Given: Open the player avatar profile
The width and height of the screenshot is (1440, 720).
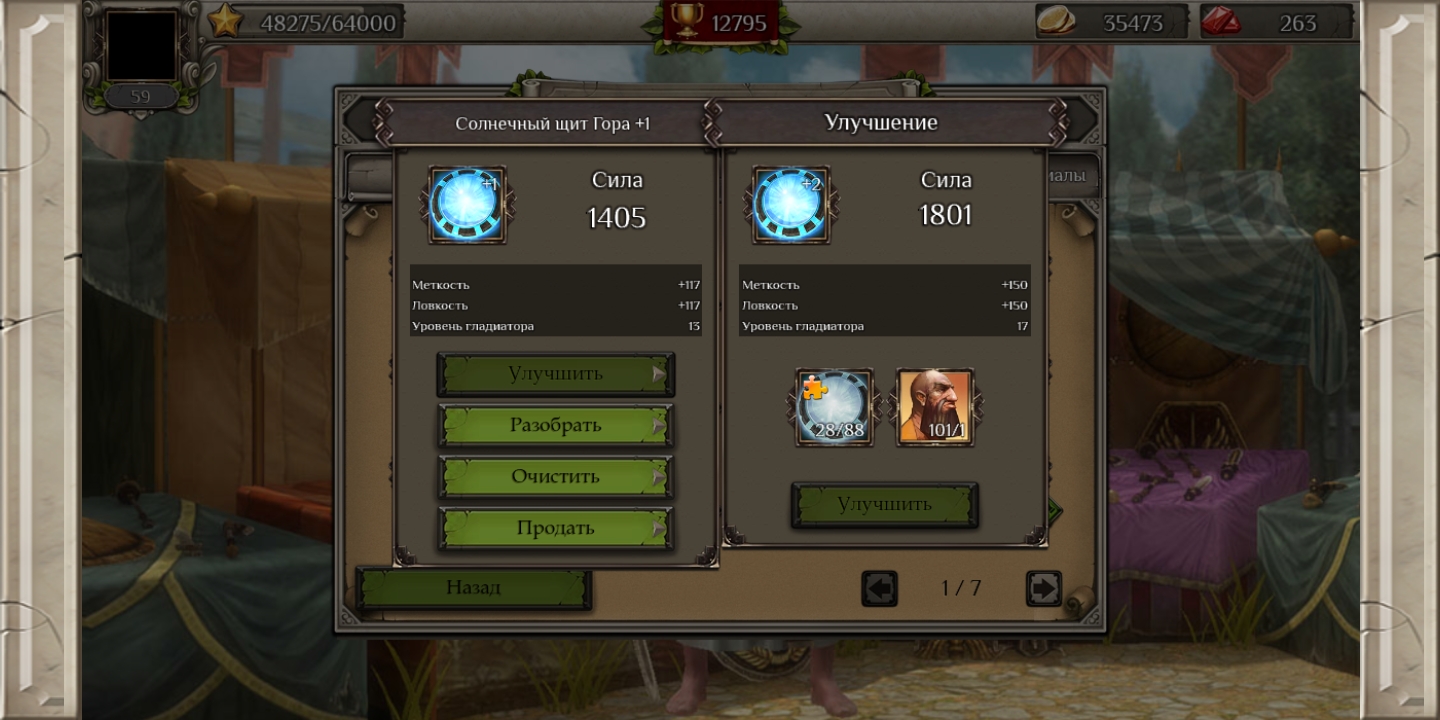Looking at the screenshot, I should click(x=141, y=46).
